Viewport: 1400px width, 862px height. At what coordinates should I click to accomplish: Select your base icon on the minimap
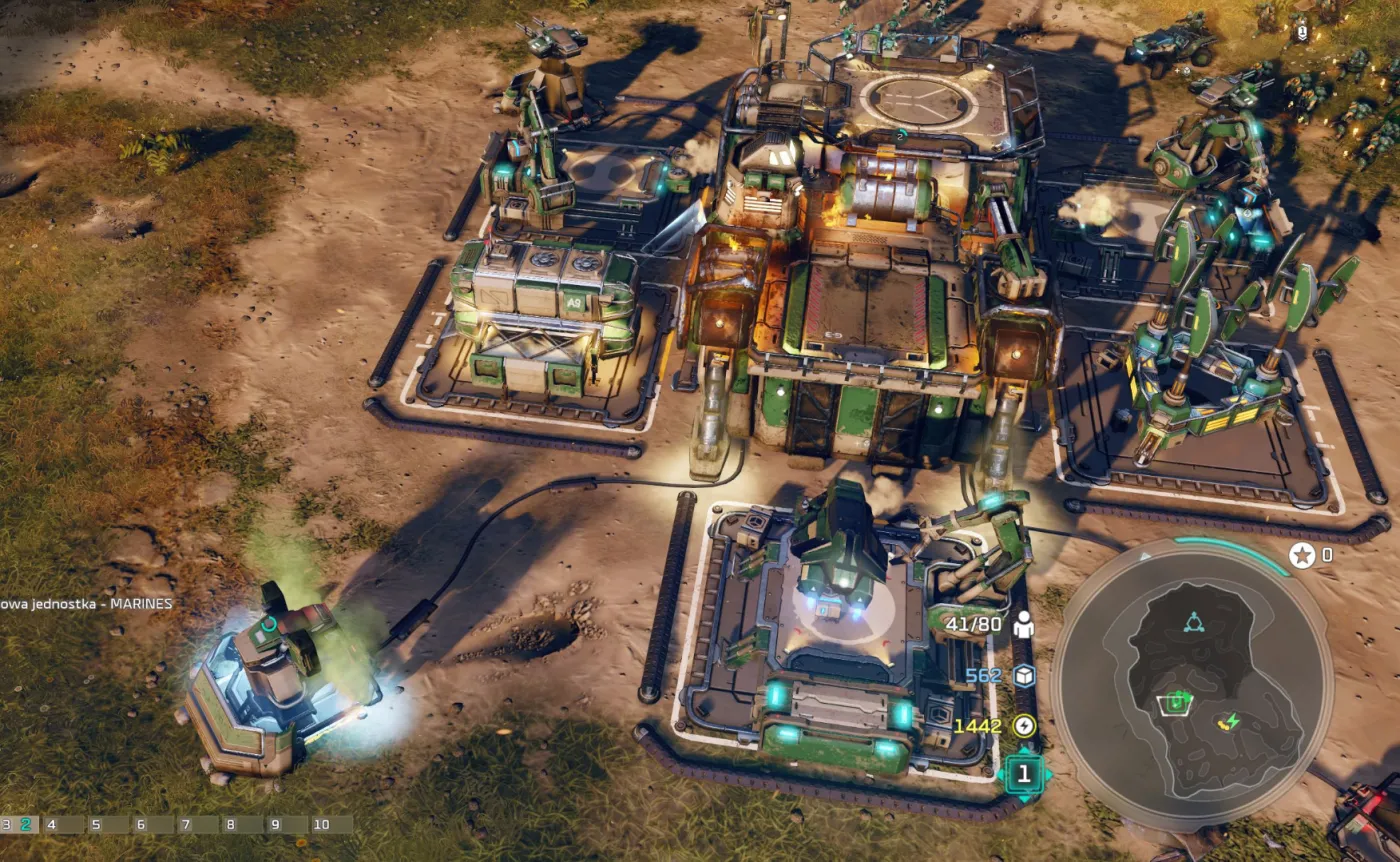click(1175, 703)
